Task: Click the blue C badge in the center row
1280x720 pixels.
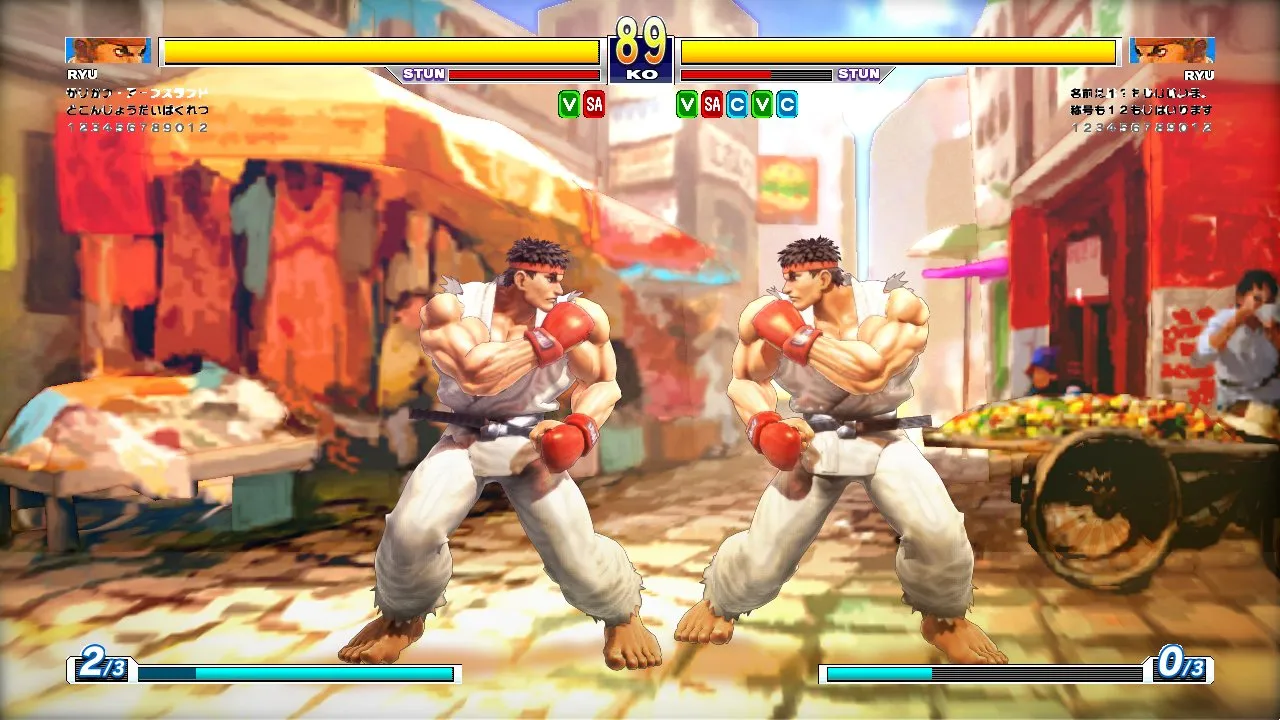Action: tap(738, 104)
